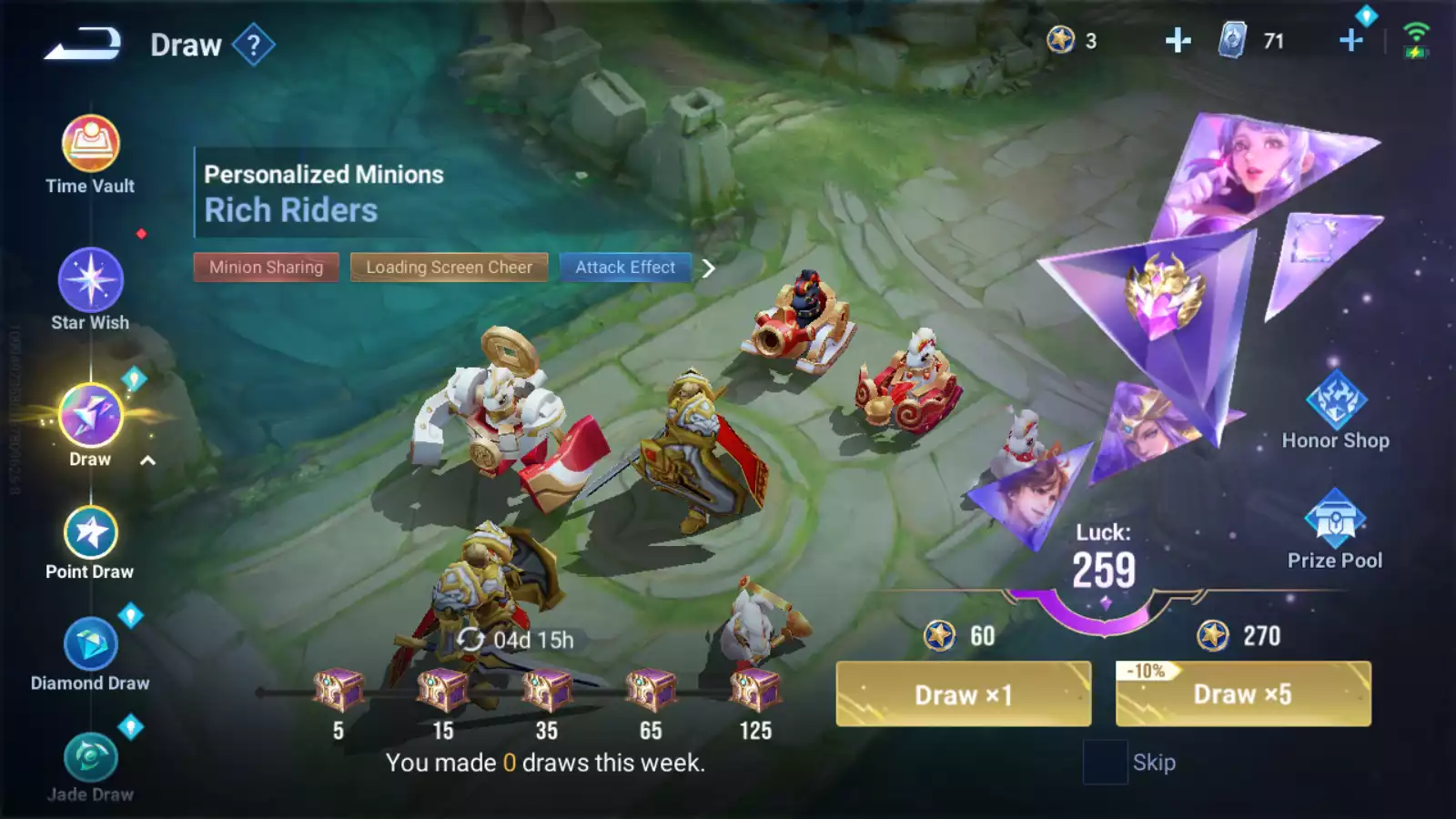Draw once with Draw ×1
The image size is (1456, 819).
point(963,694)
